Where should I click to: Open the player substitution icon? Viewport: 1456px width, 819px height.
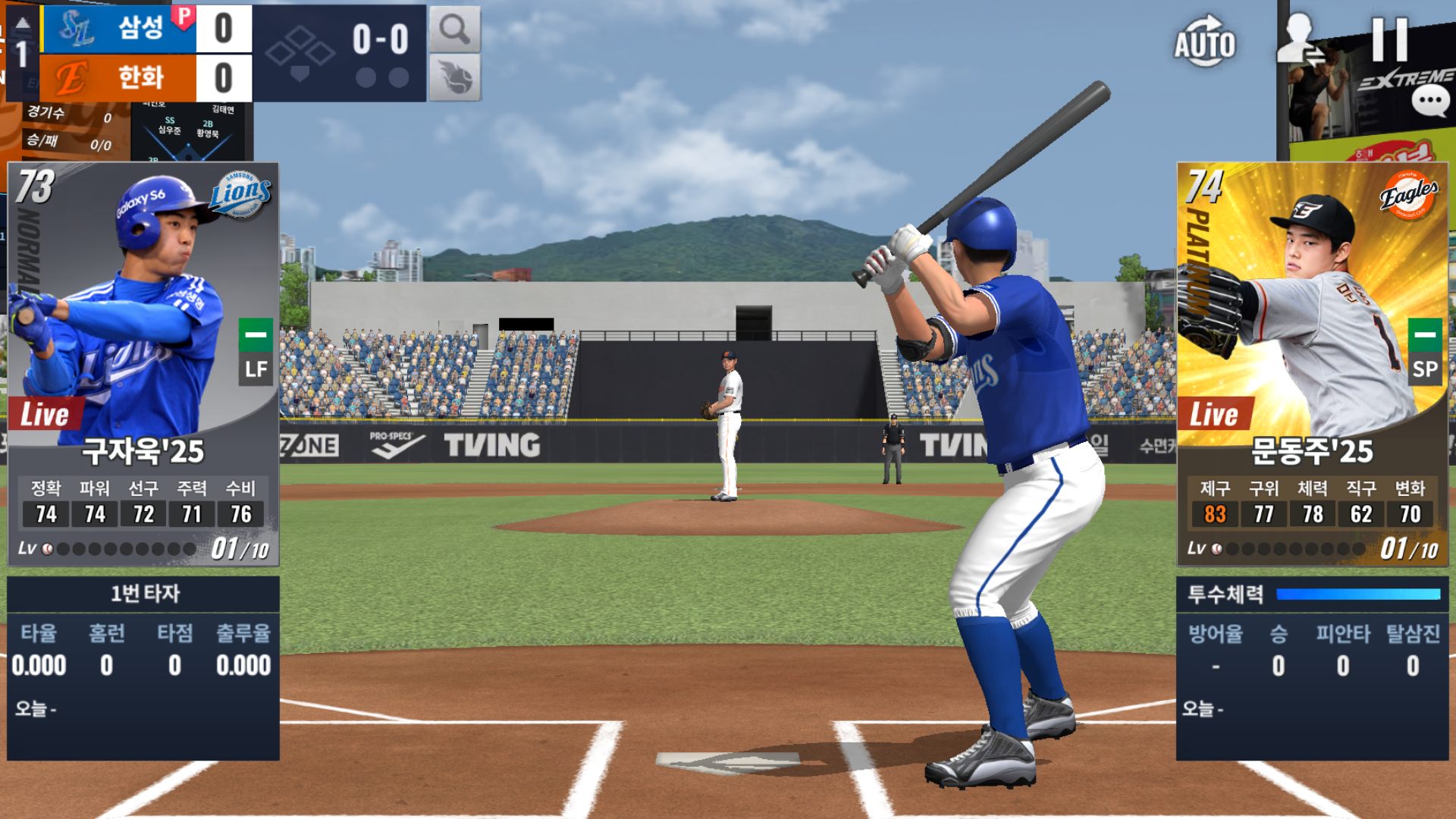[1300, 39]
